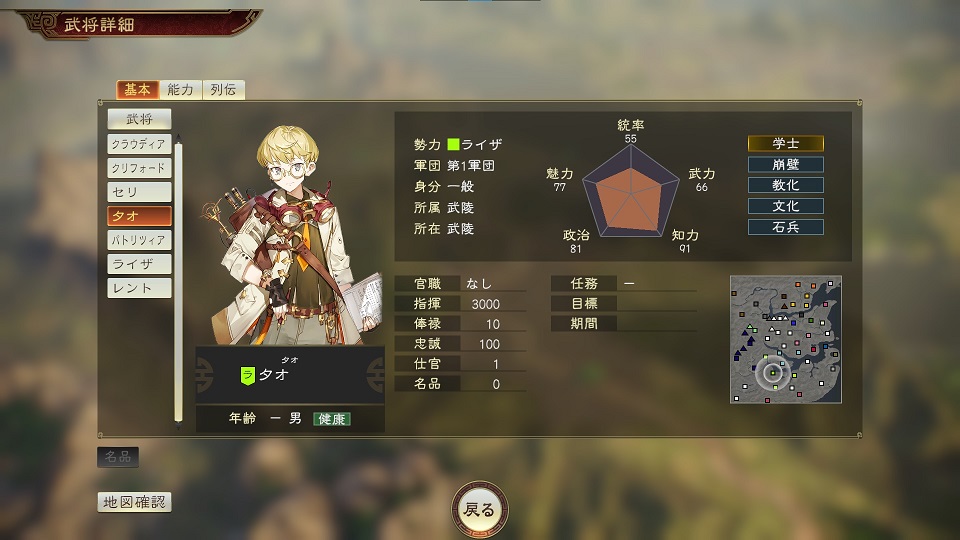Viewport: 960px width, 540px height.
Task: Click the region minimap
Action: coord(785,339)
